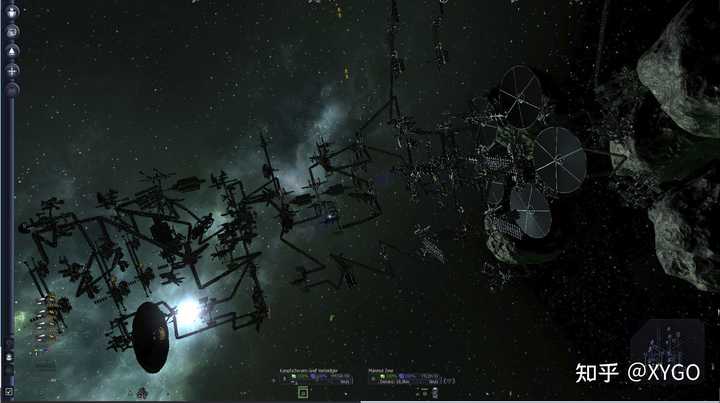Toggle the checkbox icon at sidebar bottom
This screenshot has width=720, height=403.
(x=9, y=391)
